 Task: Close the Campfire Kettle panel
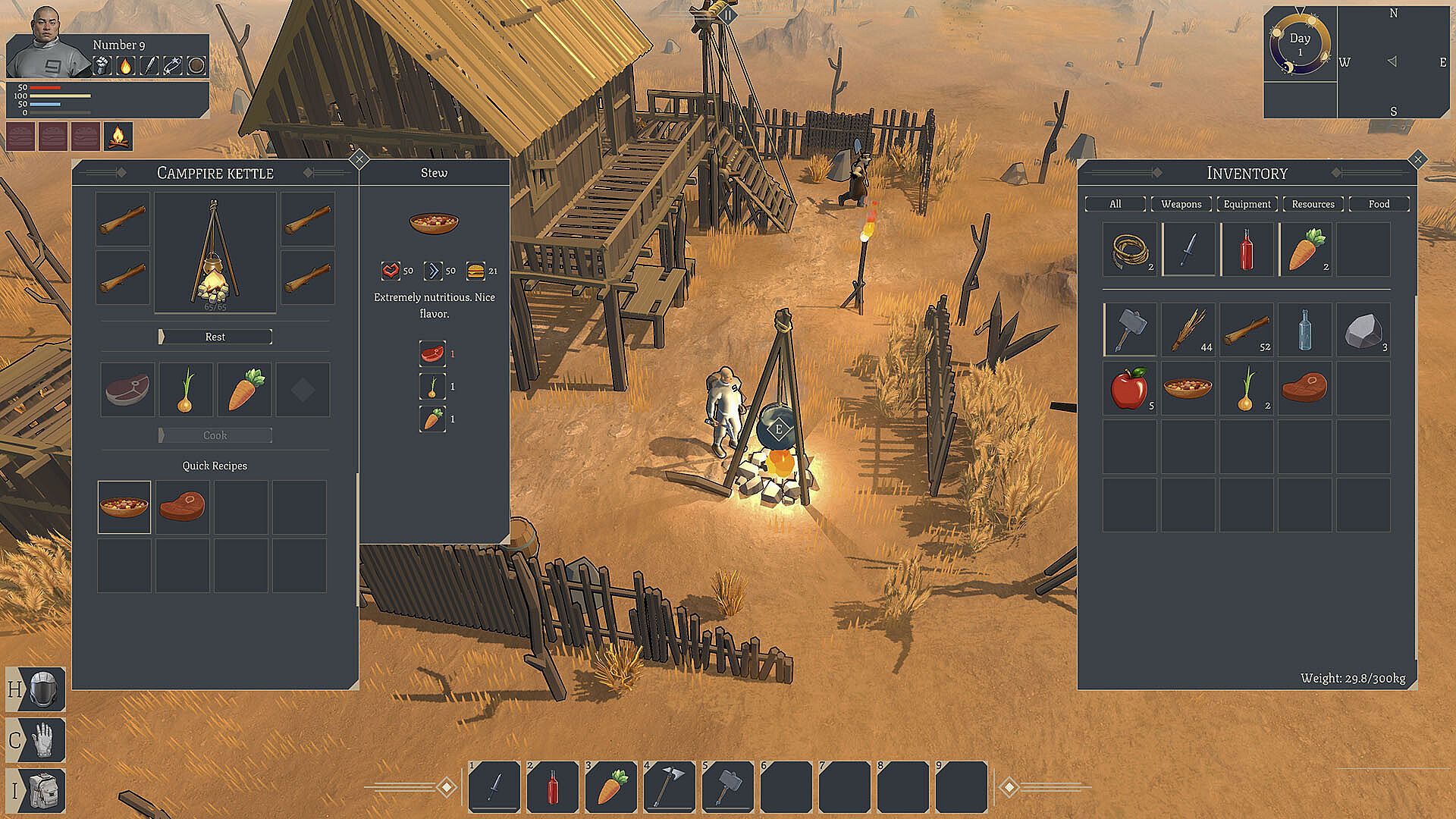pos(359,159)
